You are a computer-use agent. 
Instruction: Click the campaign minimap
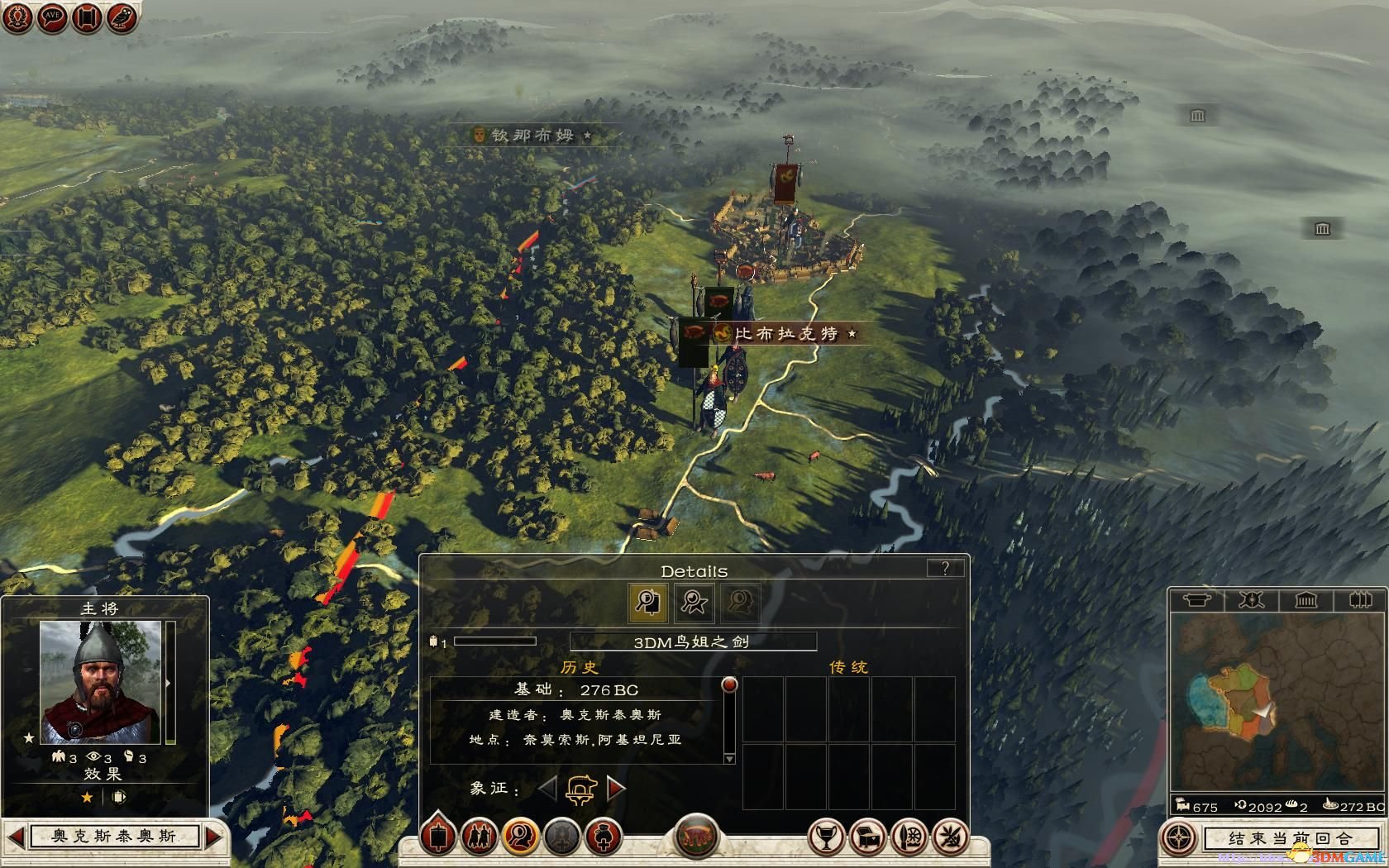coord(1276,703)
